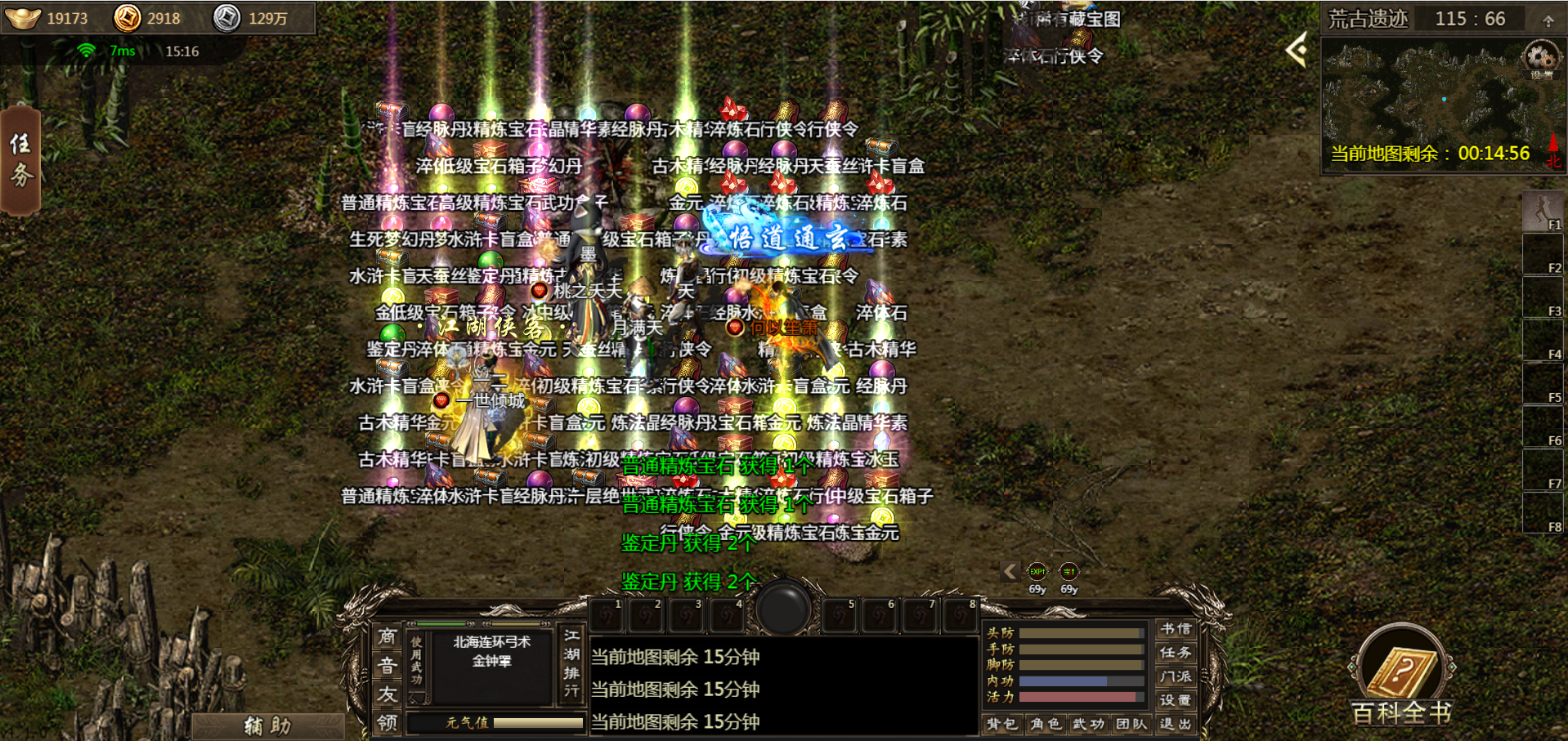Screen dimensions: 1568x741
Task: Open the 角色 character sheet
Action: click(1046, 724)
